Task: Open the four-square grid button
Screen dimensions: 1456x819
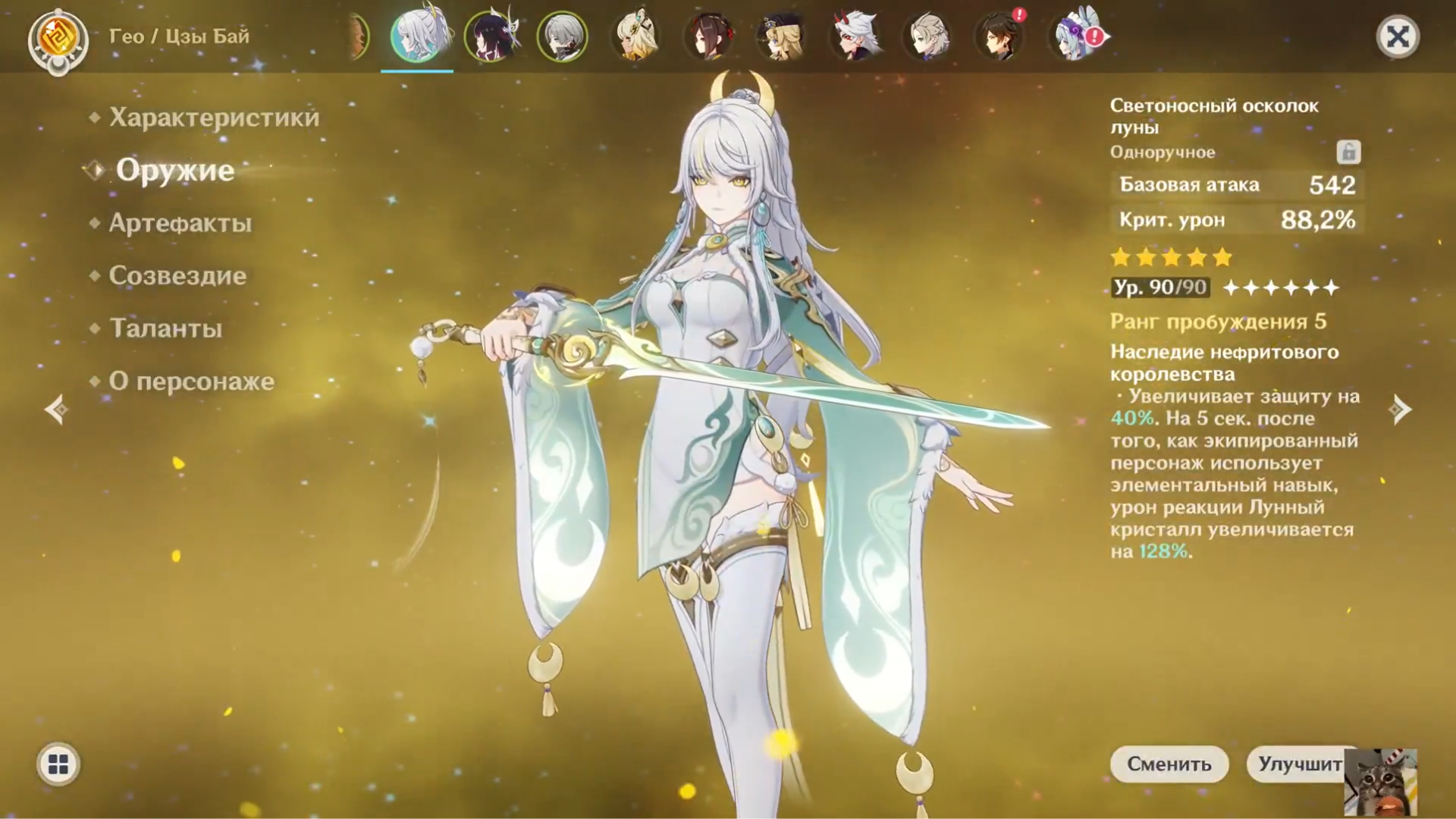Action: pos(58,764)
